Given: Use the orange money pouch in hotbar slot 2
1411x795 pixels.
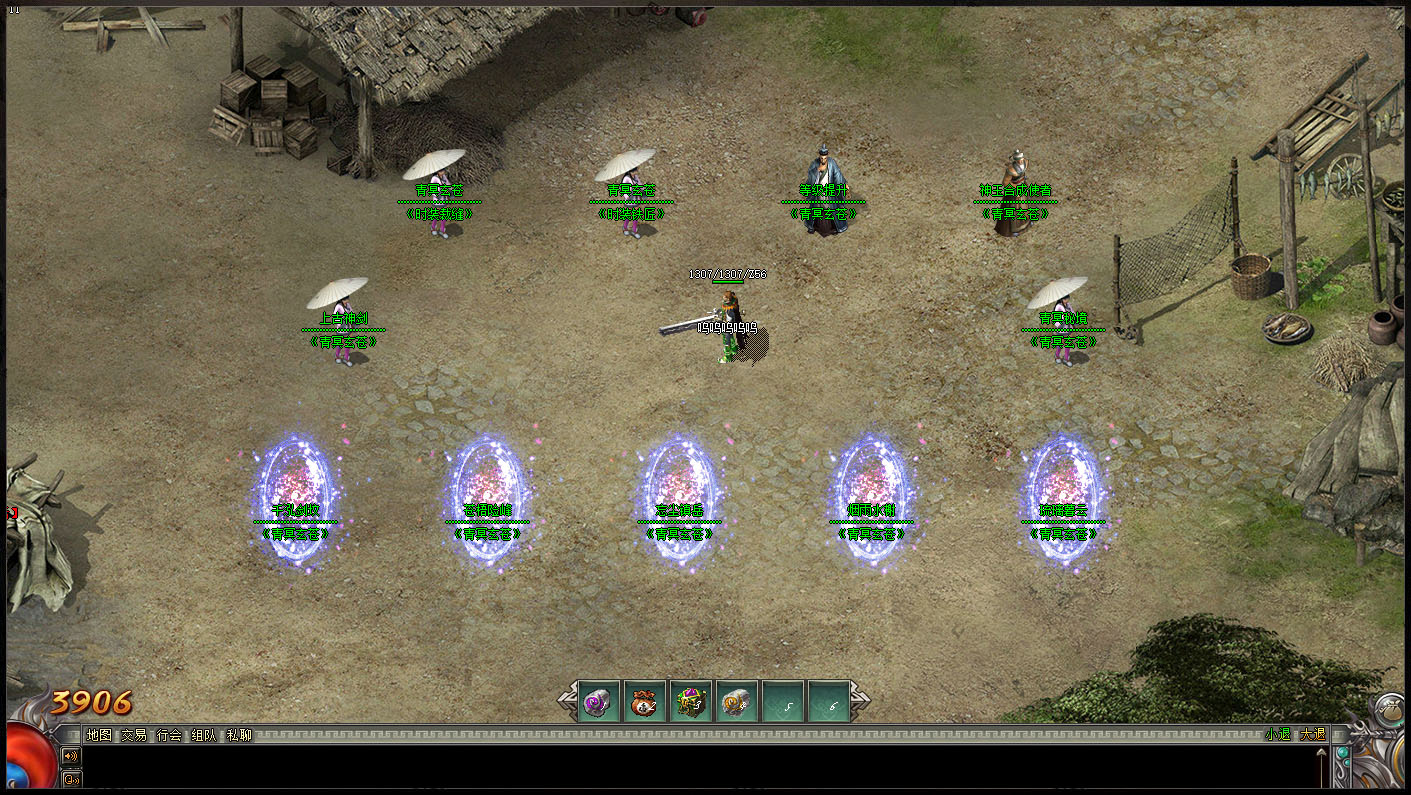Looking at the screenshot, I should (x=646, y=703).
